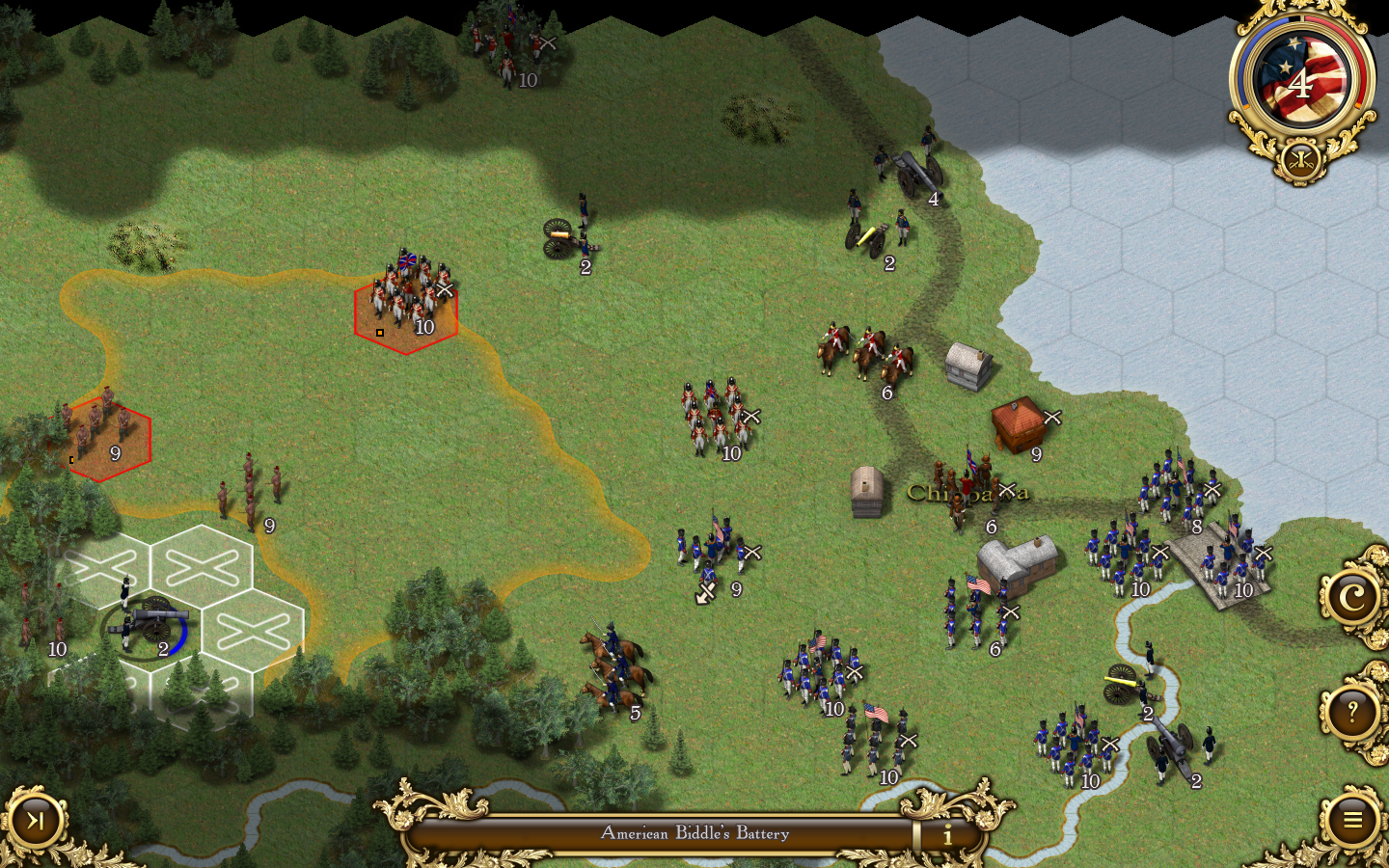The width and height of the screenshot is (1389, 868).
Task: Click the end turn arrow button
Action: [36, 821]
